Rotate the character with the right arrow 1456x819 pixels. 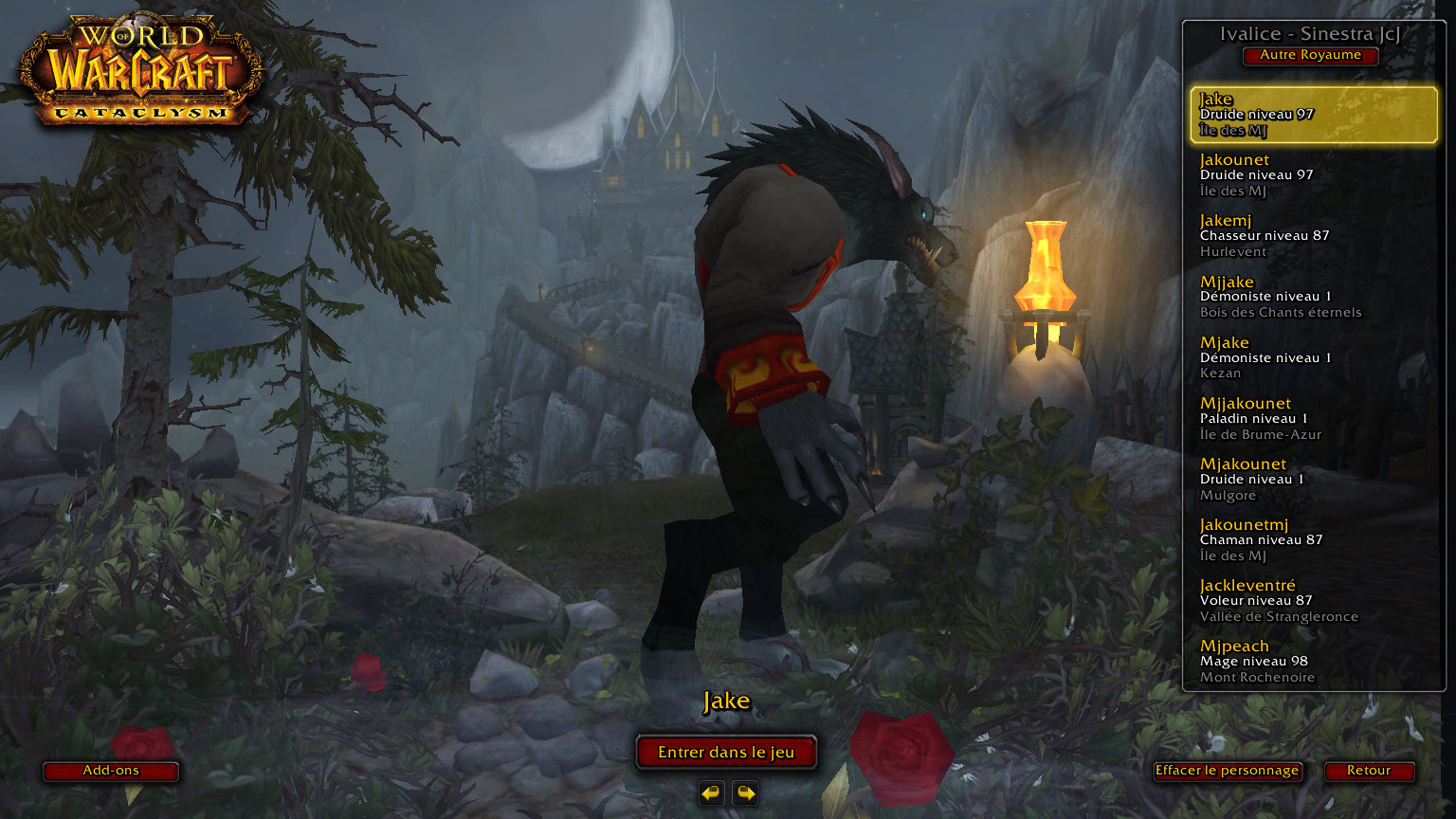[x=745, y=792]
